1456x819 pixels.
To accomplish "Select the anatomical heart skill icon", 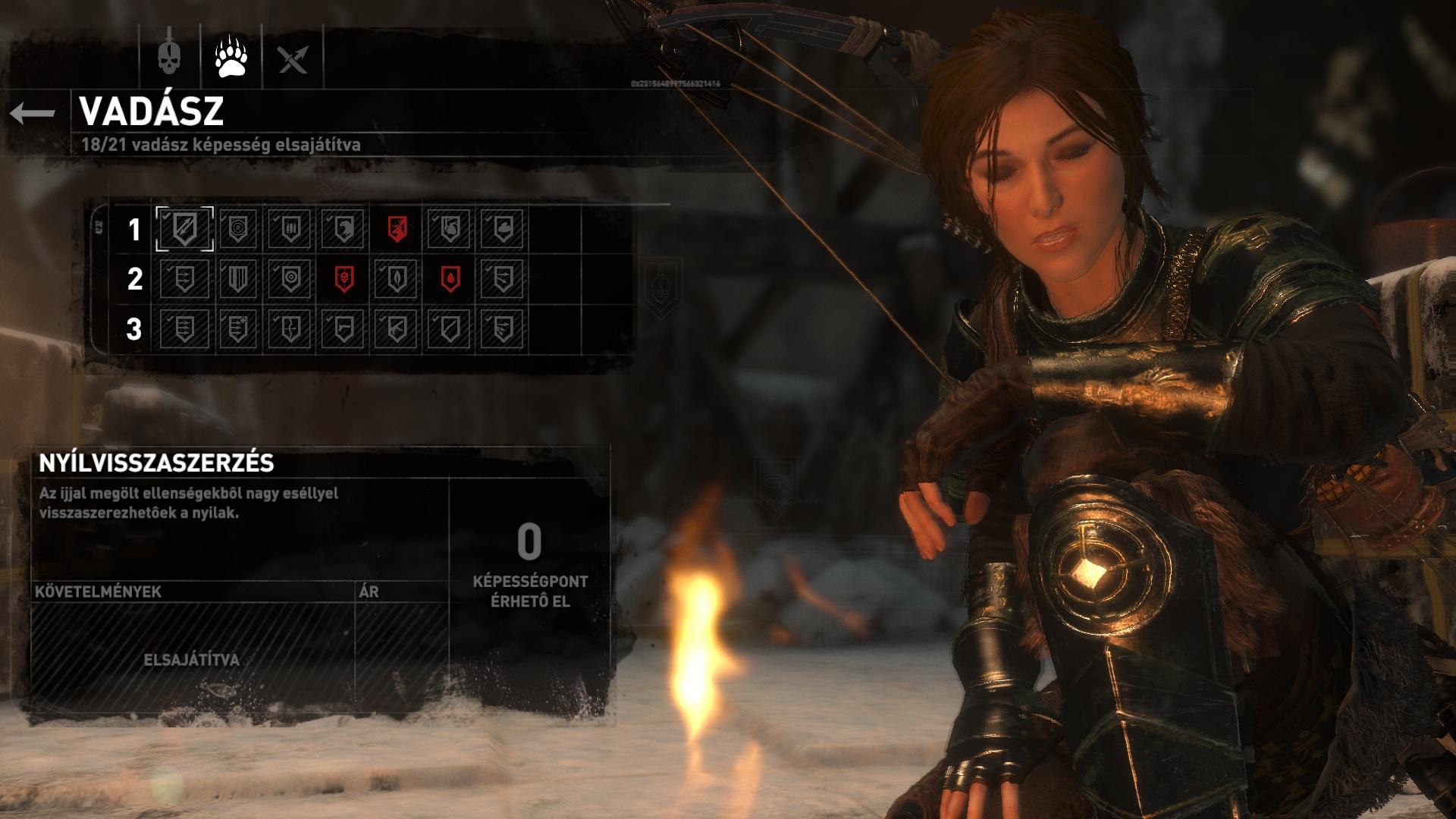I will point(450,228).
